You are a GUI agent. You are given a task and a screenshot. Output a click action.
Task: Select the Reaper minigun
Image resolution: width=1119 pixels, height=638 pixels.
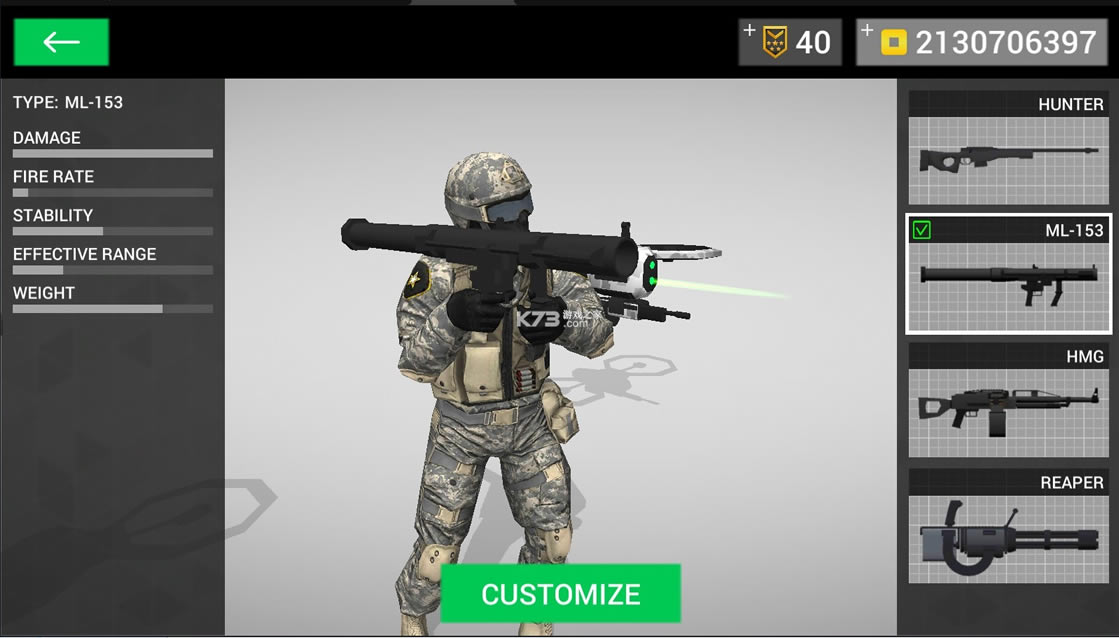(x=1007, y=527)
